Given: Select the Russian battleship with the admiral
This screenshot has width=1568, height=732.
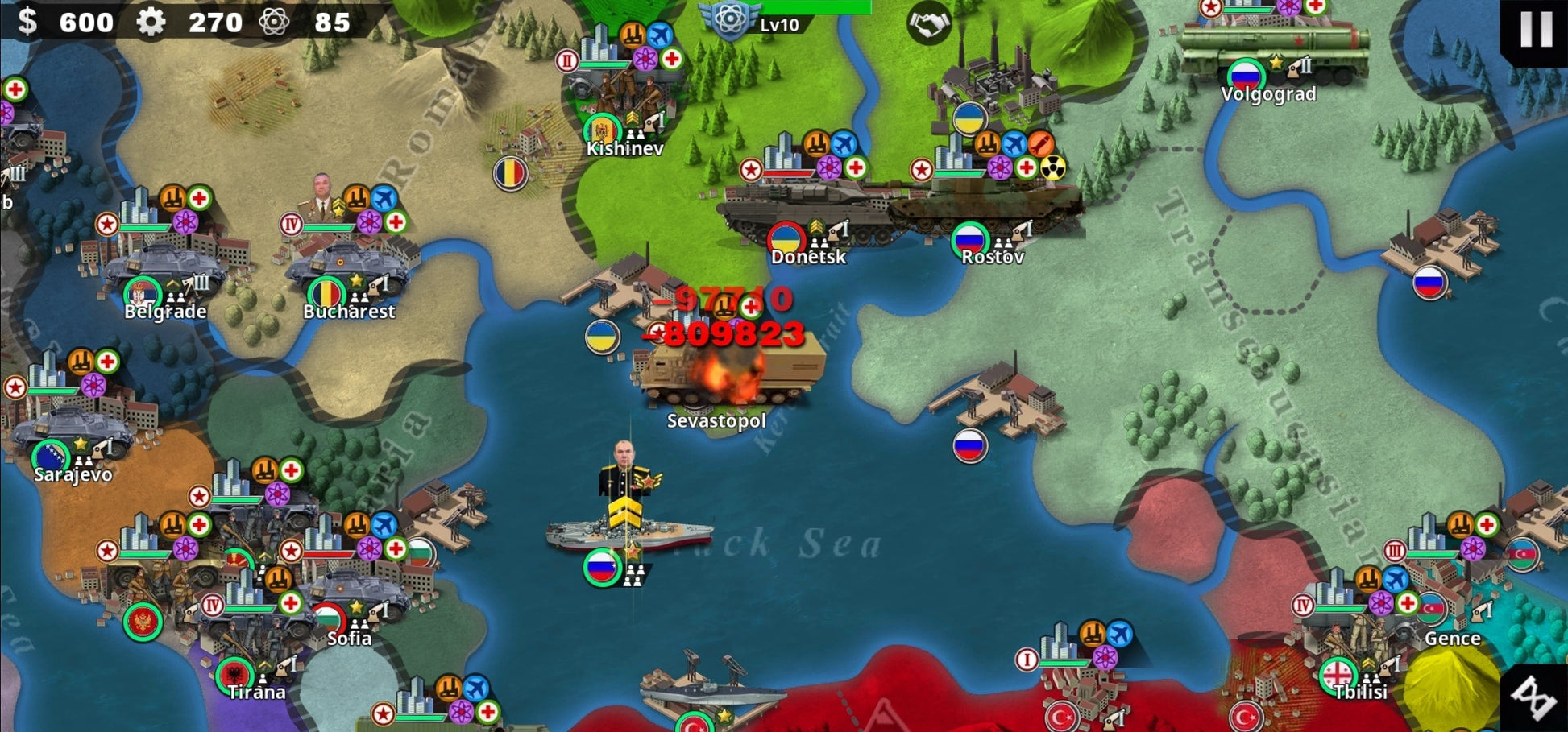Looking at the screenshot, I should pyautogui.click(x=628, y=531).
